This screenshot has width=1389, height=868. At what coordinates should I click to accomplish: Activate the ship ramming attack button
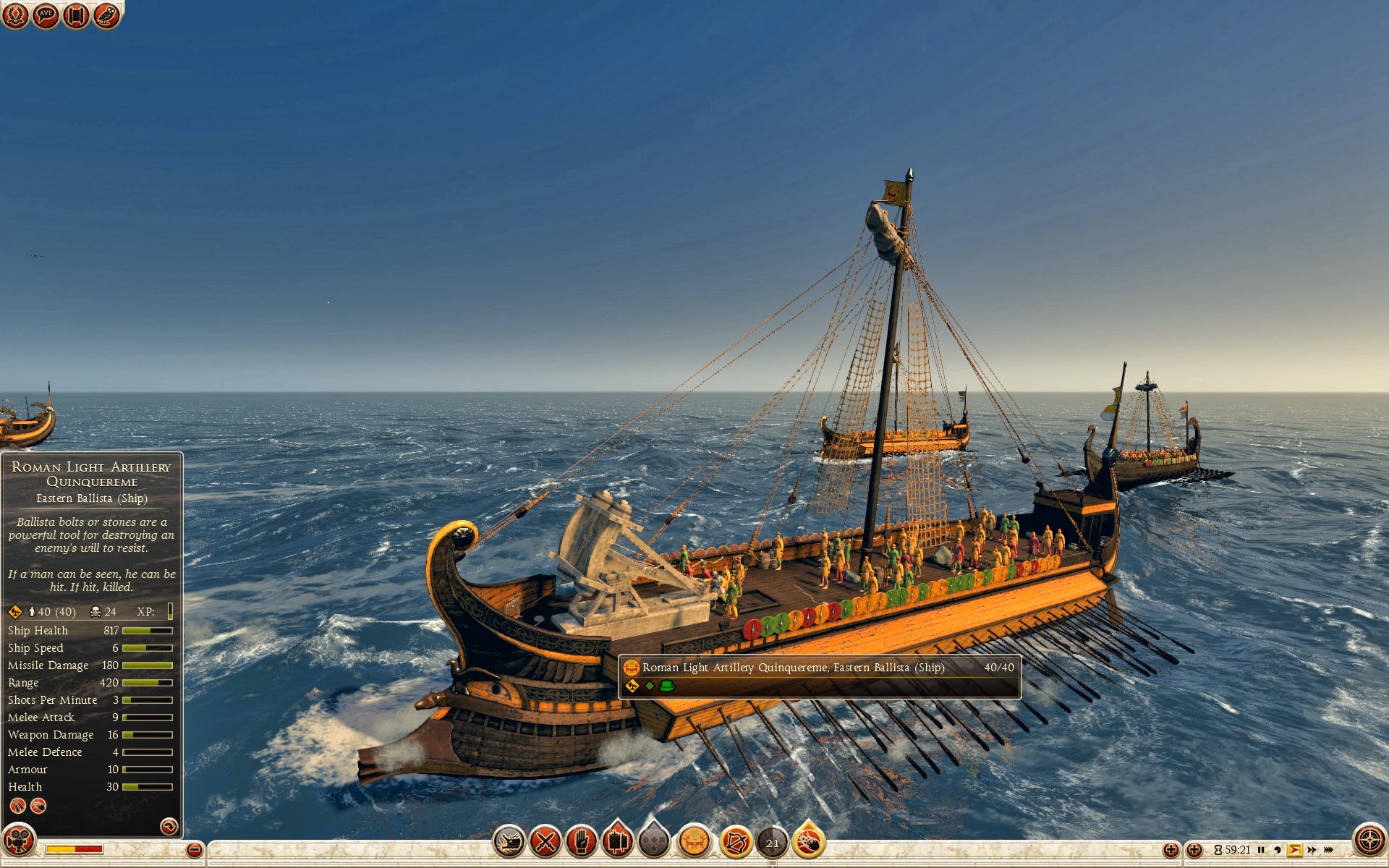509,842
